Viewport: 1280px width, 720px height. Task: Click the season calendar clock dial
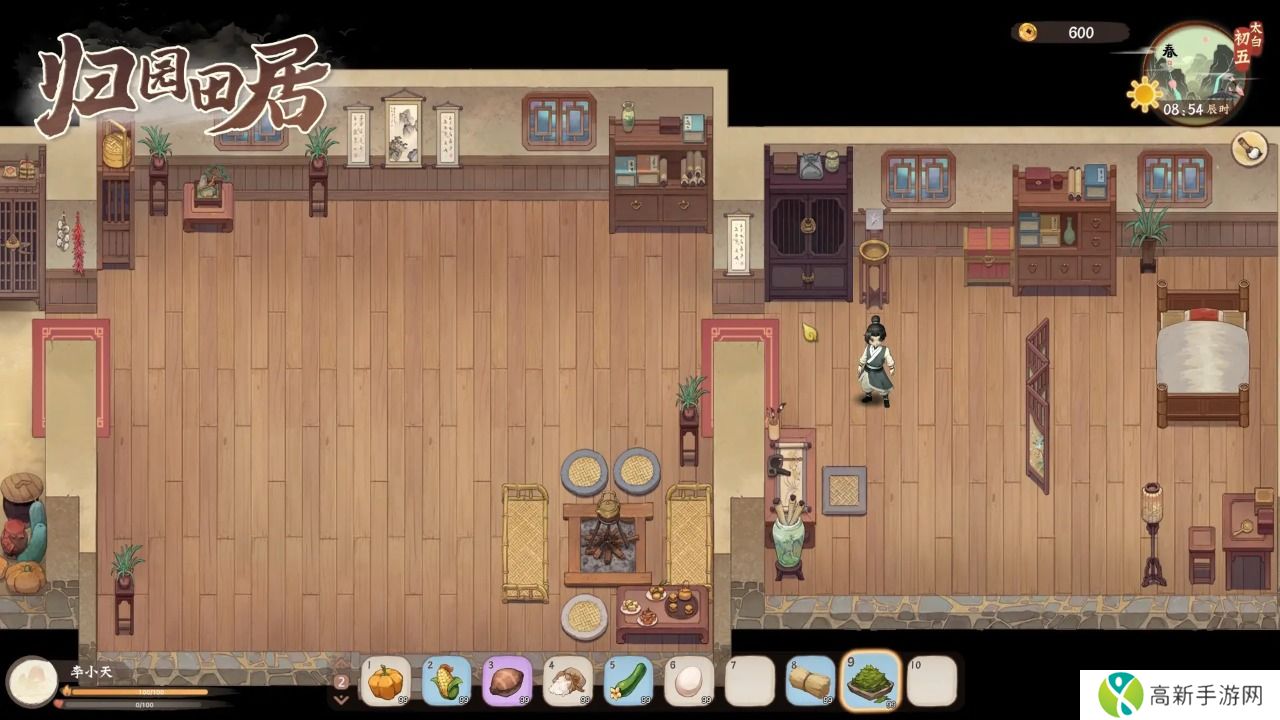click(x=1194, y=75)
